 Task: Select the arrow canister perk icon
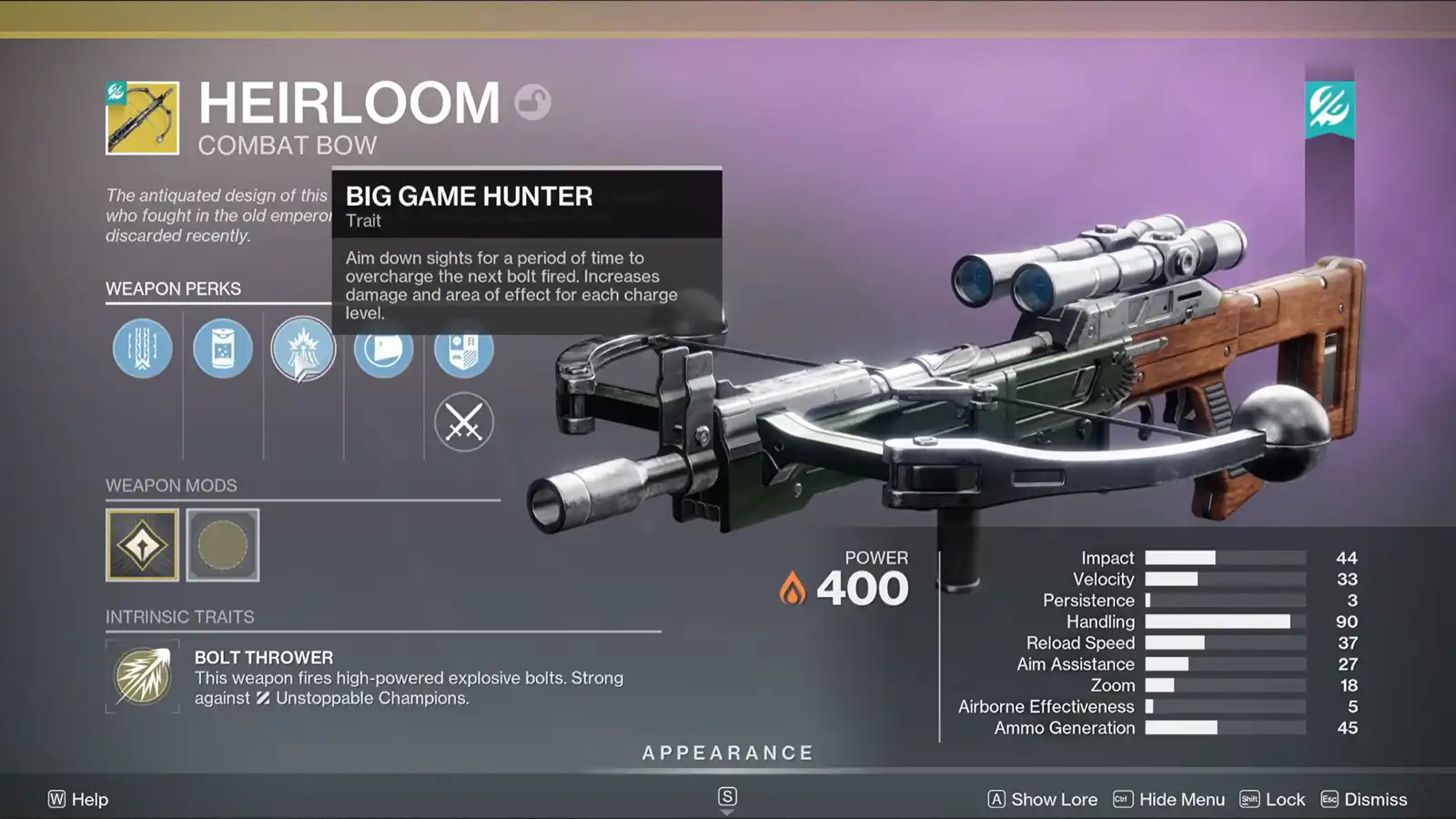click(x=222, y=349)
